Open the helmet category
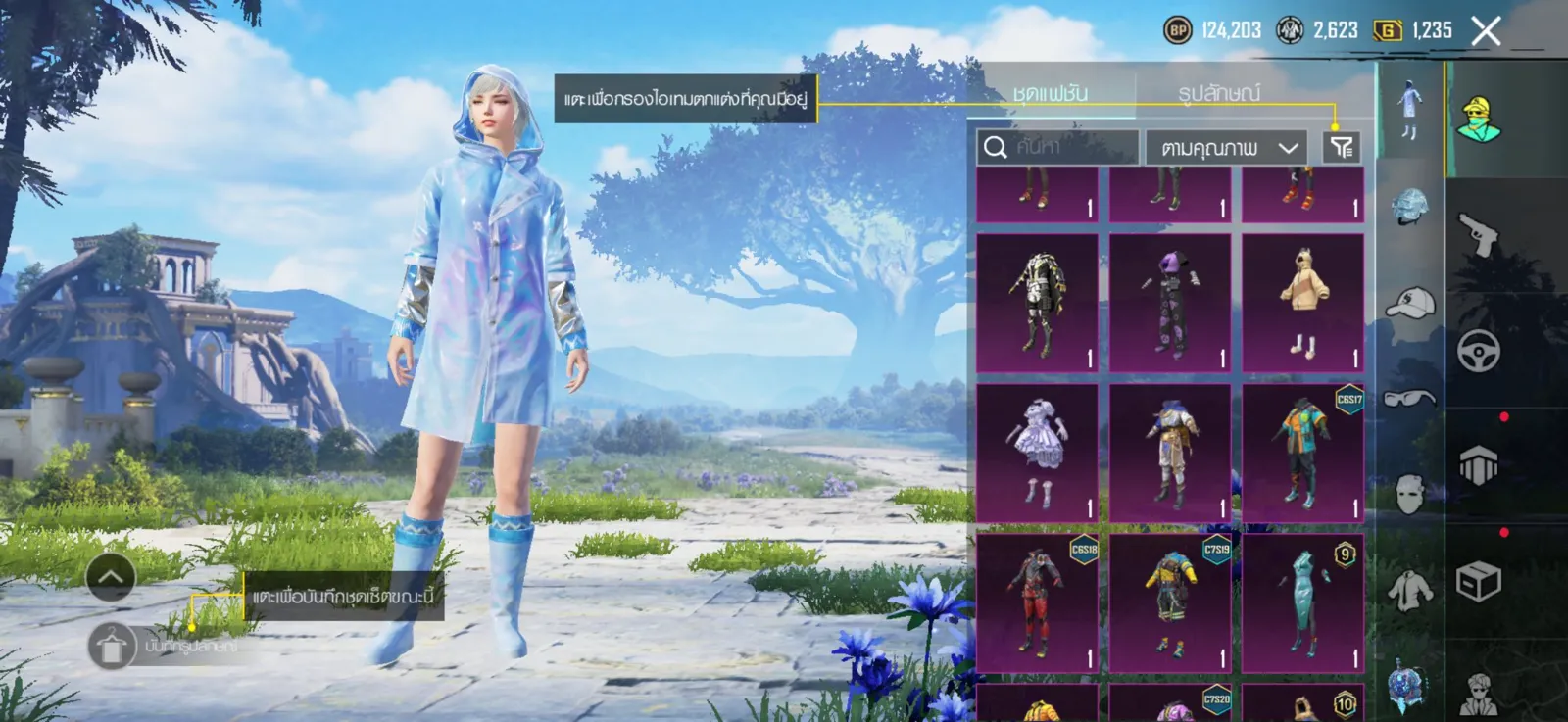The height and width of the screenshot is (722, 1568). [1409, 207]
